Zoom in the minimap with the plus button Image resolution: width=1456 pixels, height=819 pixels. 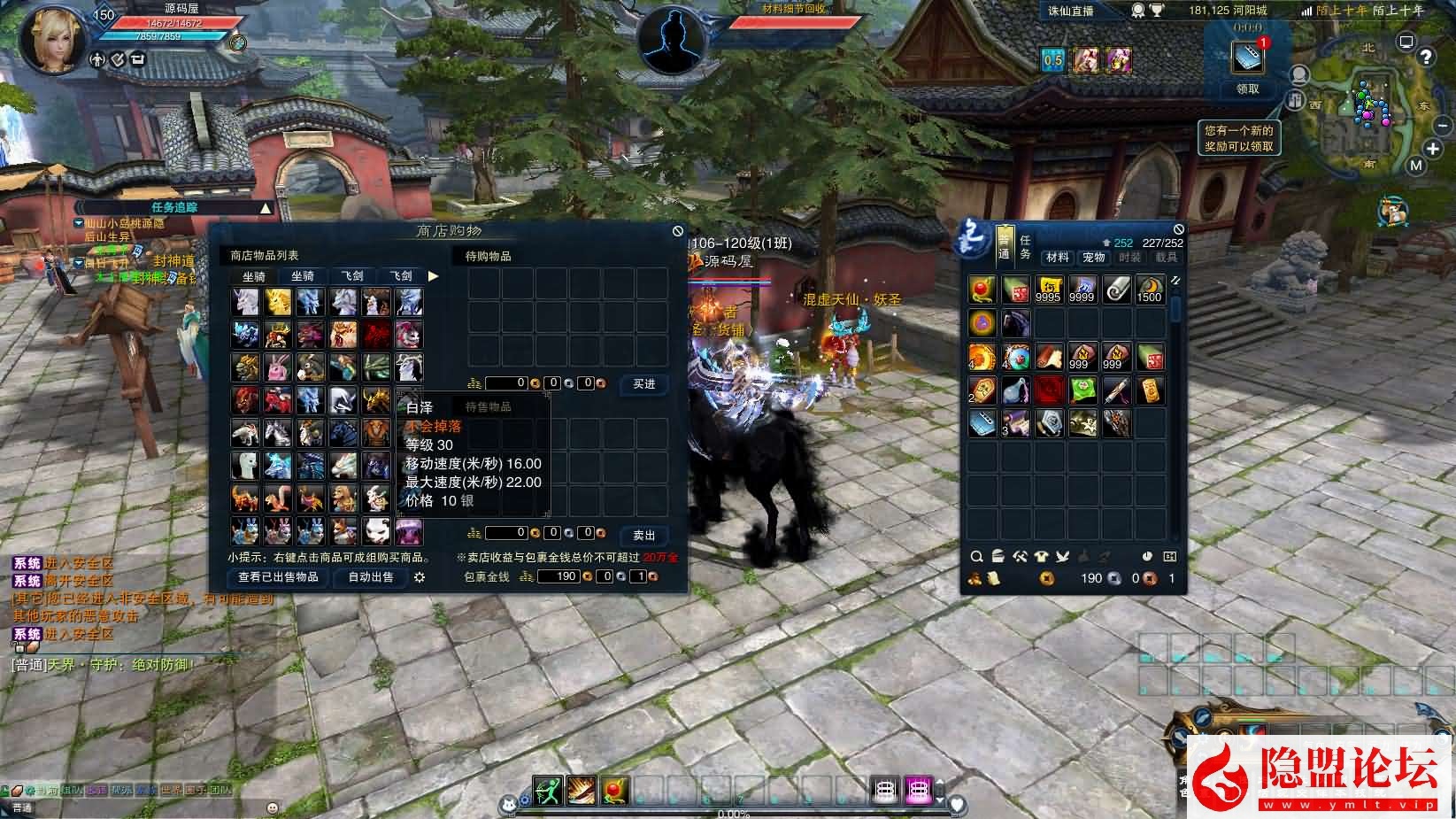1433,149
